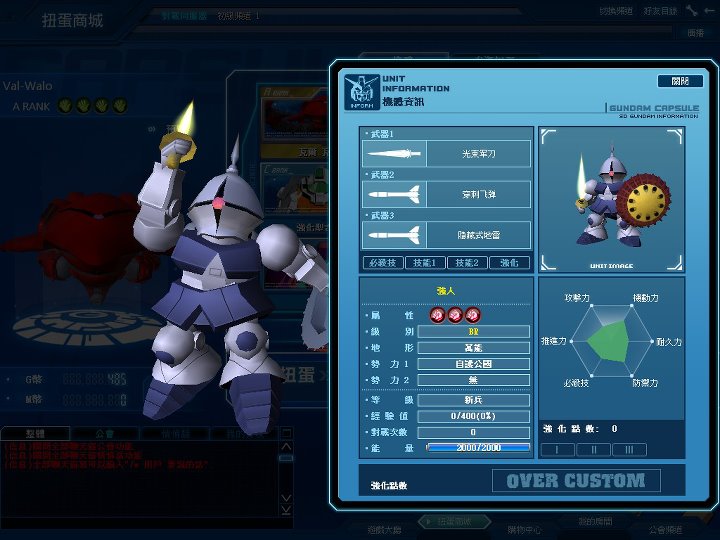720x540 pixels.
Task: Open the 切換頻道 channel switch option
Action: (614, 11)
